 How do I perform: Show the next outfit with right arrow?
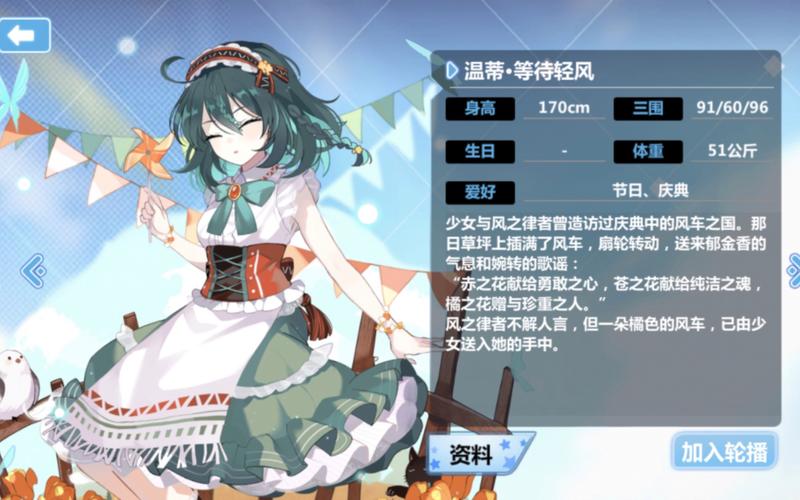pyautogui.click(x=793, y=268)
